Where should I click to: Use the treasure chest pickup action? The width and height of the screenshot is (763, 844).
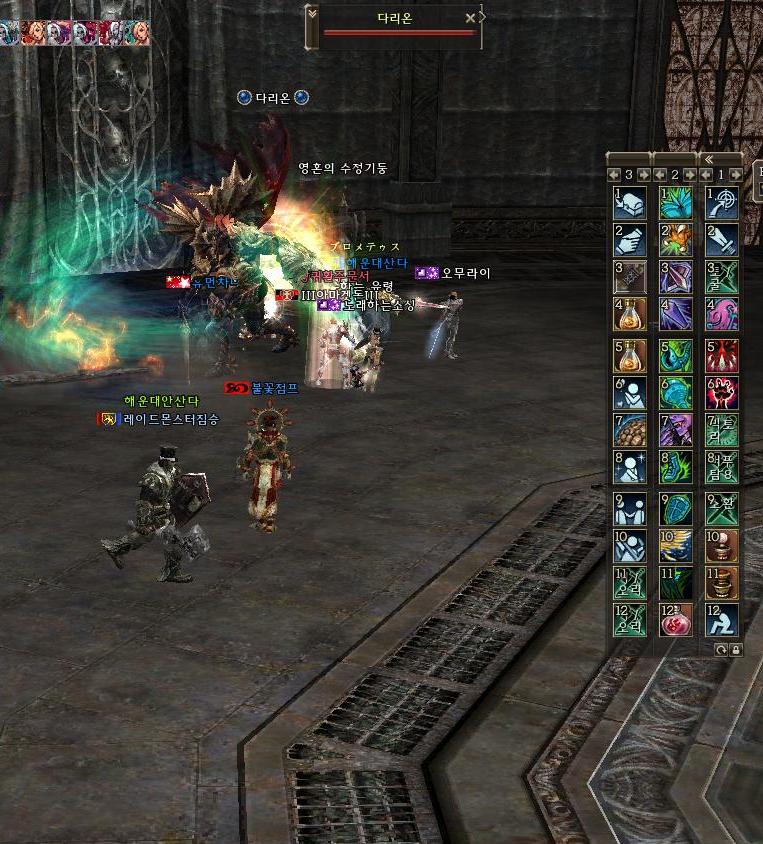pos(630,201)
